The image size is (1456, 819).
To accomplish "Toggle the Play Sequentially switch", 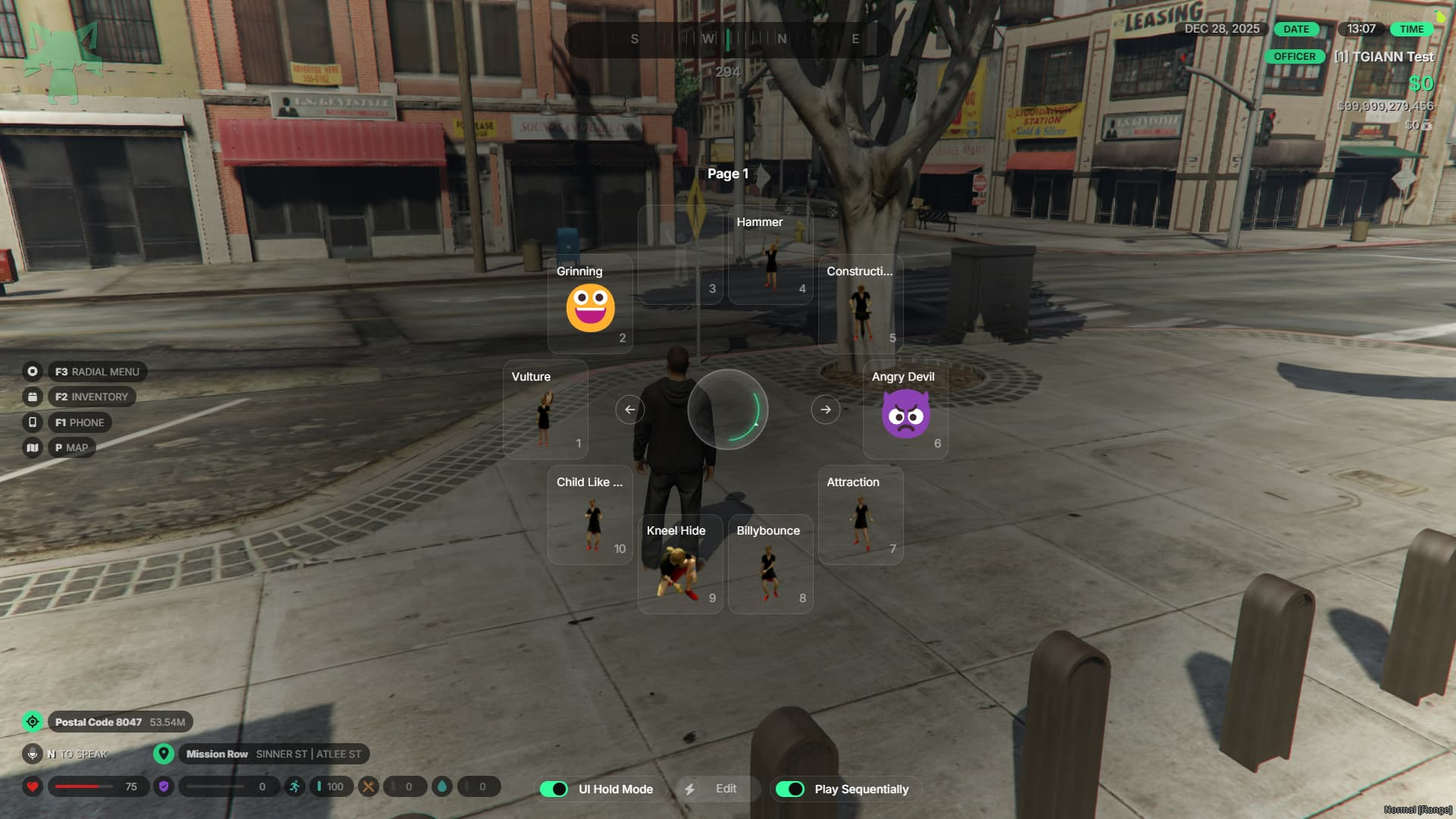I will (x=790, y=789).
